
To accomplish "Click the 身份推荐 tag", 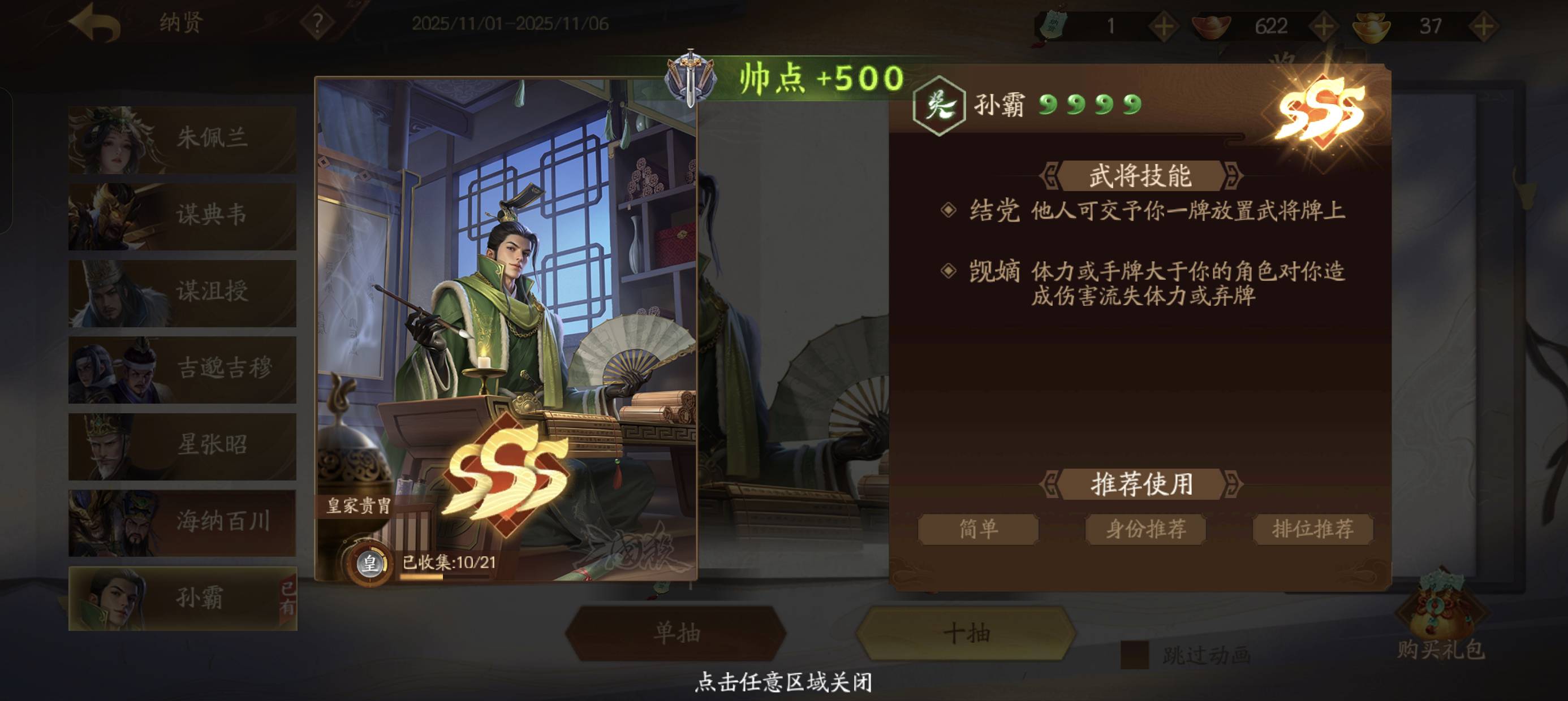I will pyautogui.click(x=1145, y=529).
